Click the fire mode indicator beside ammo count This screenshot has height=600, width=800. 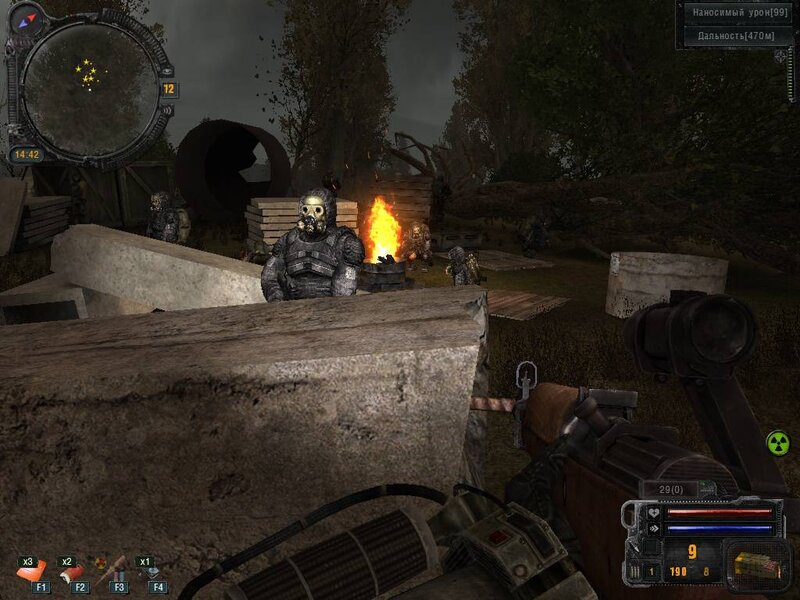(x=650, y=571)
